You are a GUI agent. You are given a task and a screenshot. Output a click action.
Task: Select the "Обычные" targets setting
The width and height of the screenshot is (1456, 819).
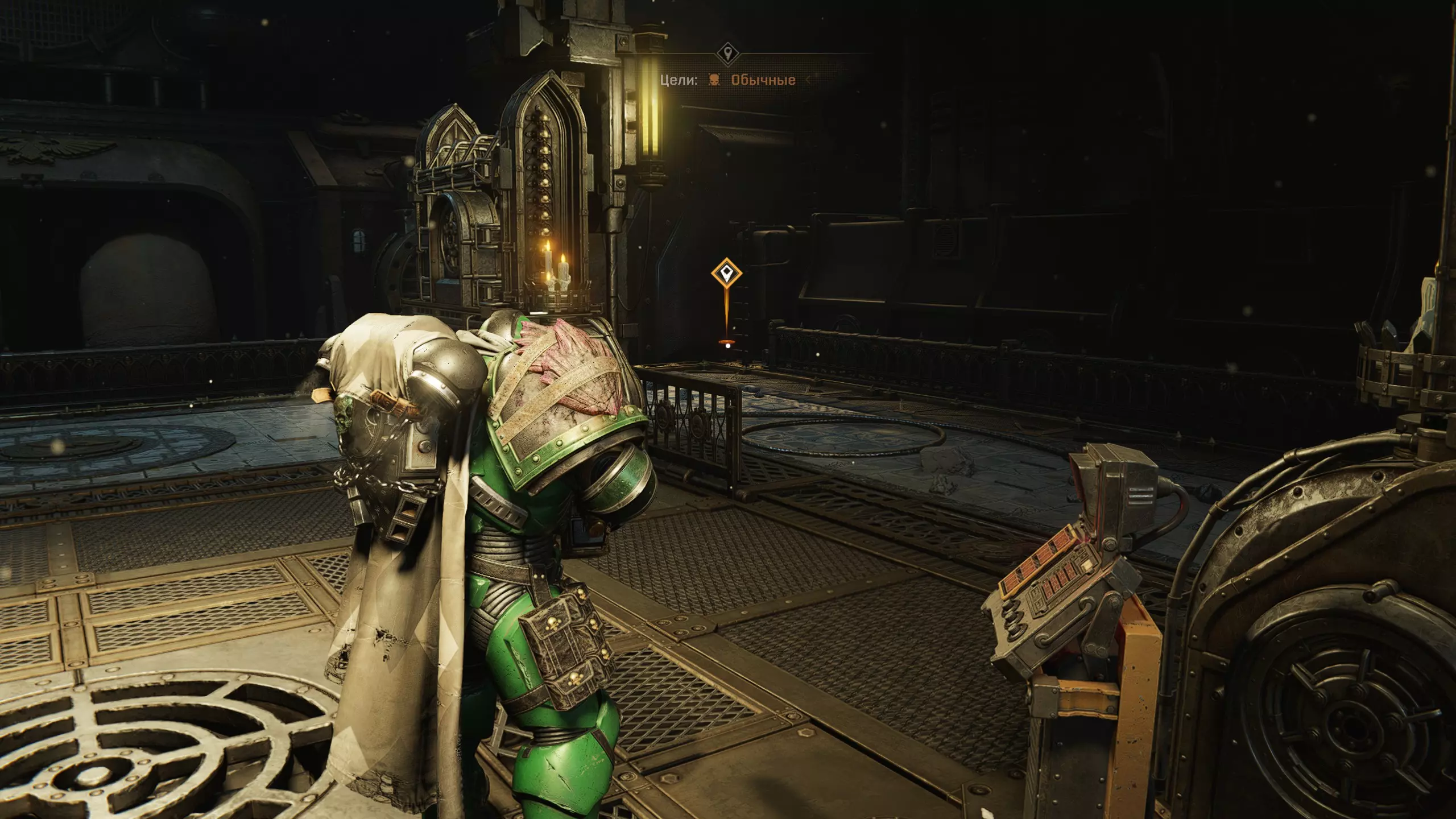[x=763, y=80]
